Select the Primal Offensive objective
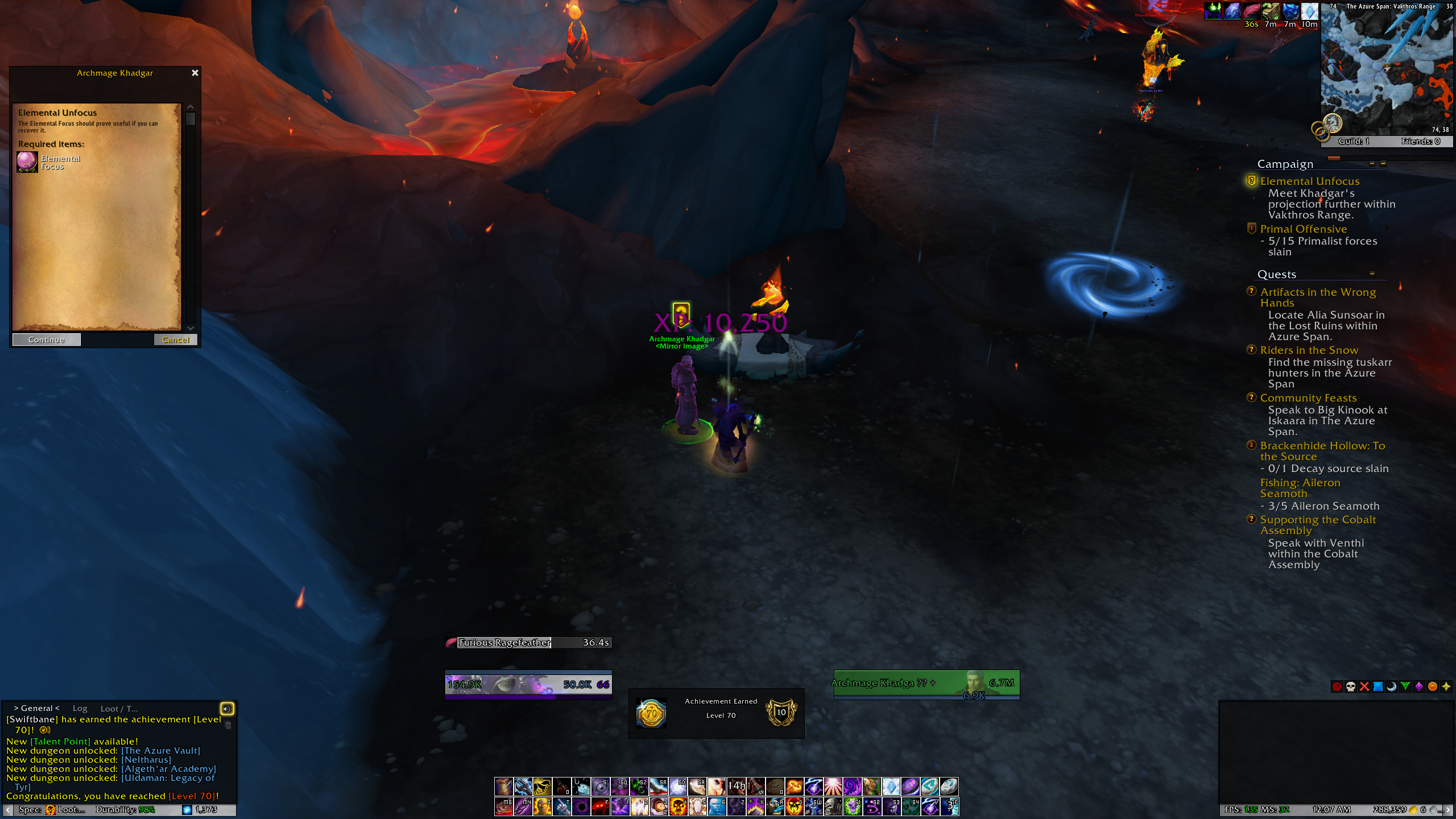 click(x=1303, y=229)
